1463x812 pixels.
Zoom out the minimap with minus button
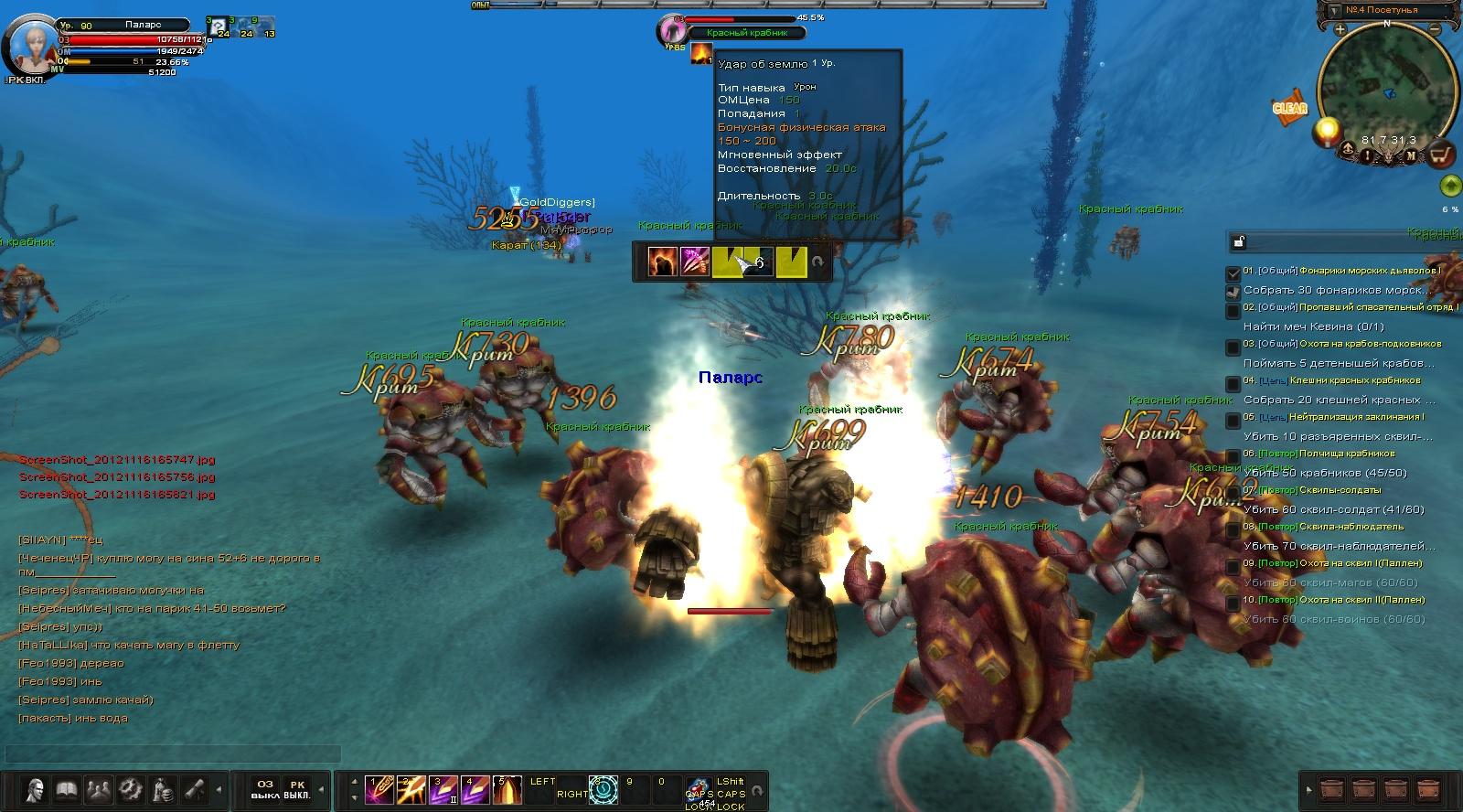[x=1436, y=30]
